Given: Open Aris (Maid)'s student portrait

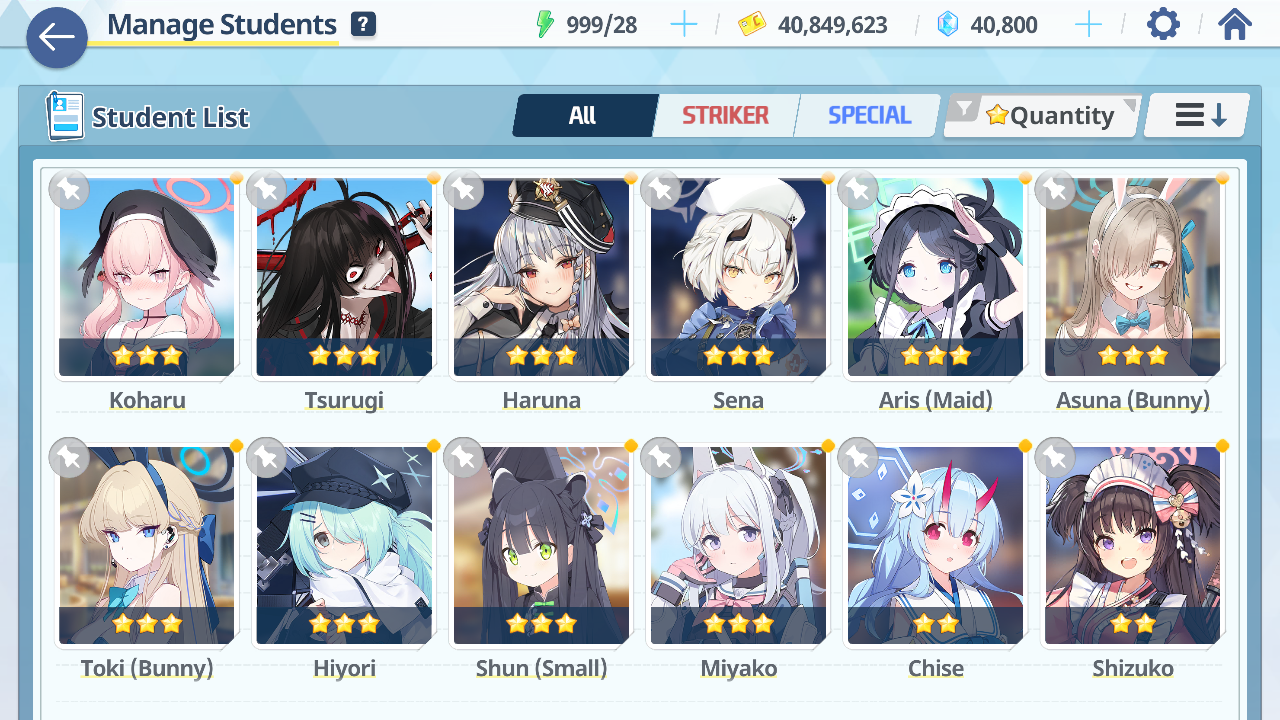Looking at the screenshot, I should coord(934,278).
